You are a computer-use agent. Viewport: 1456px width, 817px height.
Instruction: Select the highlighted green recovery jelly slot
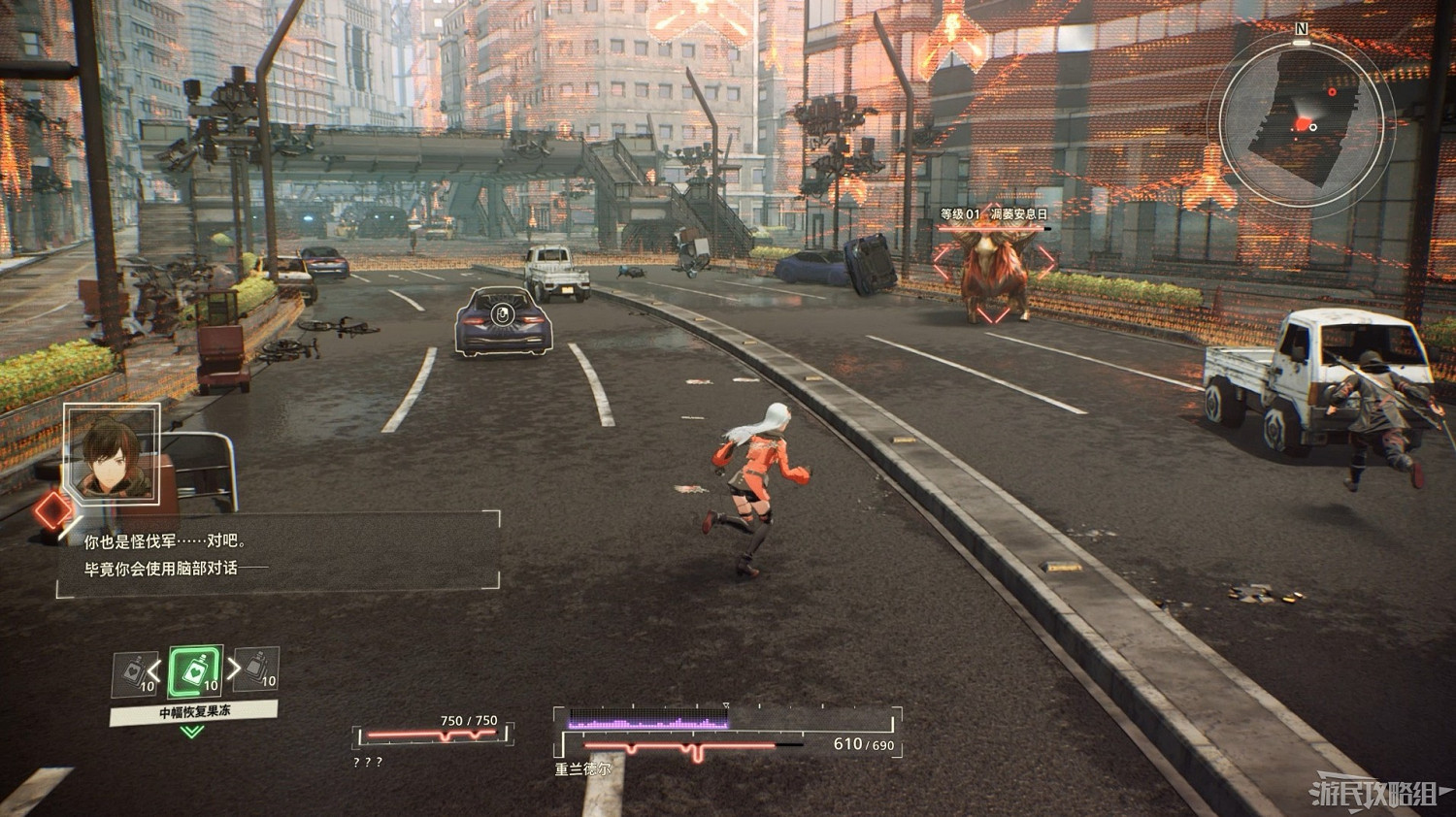click(195, 671)
